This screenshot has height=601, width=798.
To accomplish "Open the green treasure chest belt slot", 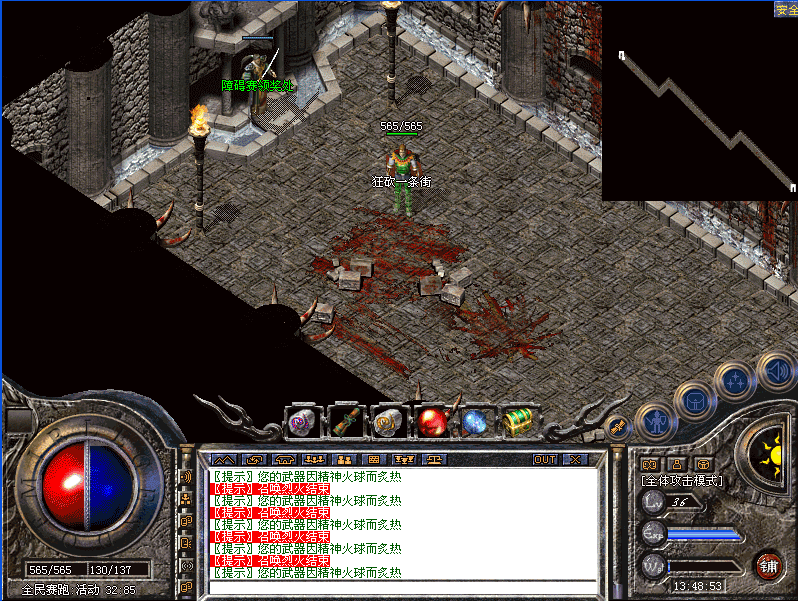I will 517,422.
